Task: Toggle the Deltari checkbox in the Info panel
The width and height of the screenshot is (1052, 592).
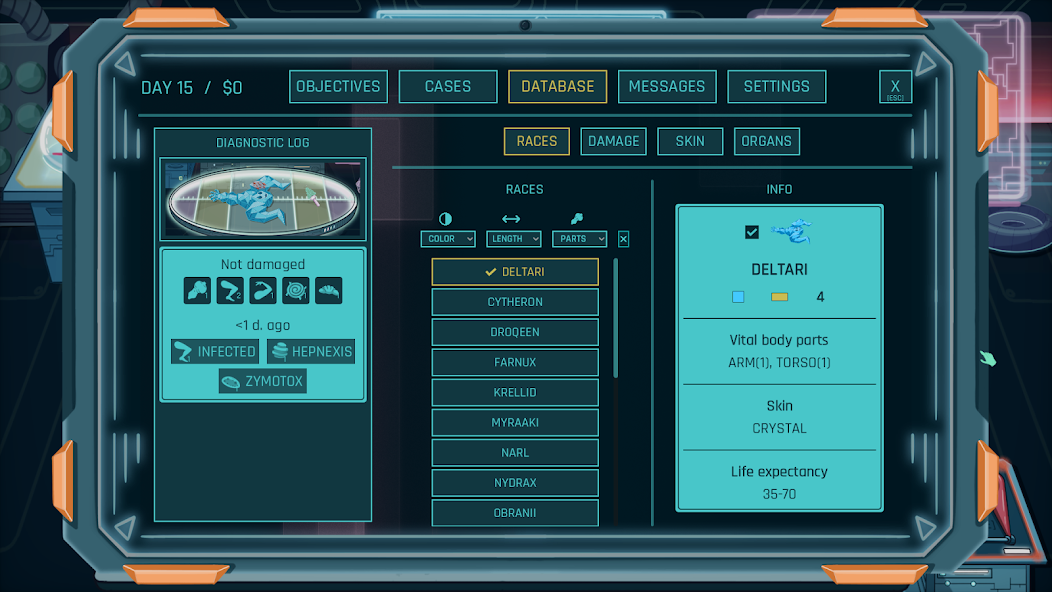Action: click(x=752, y=232)
